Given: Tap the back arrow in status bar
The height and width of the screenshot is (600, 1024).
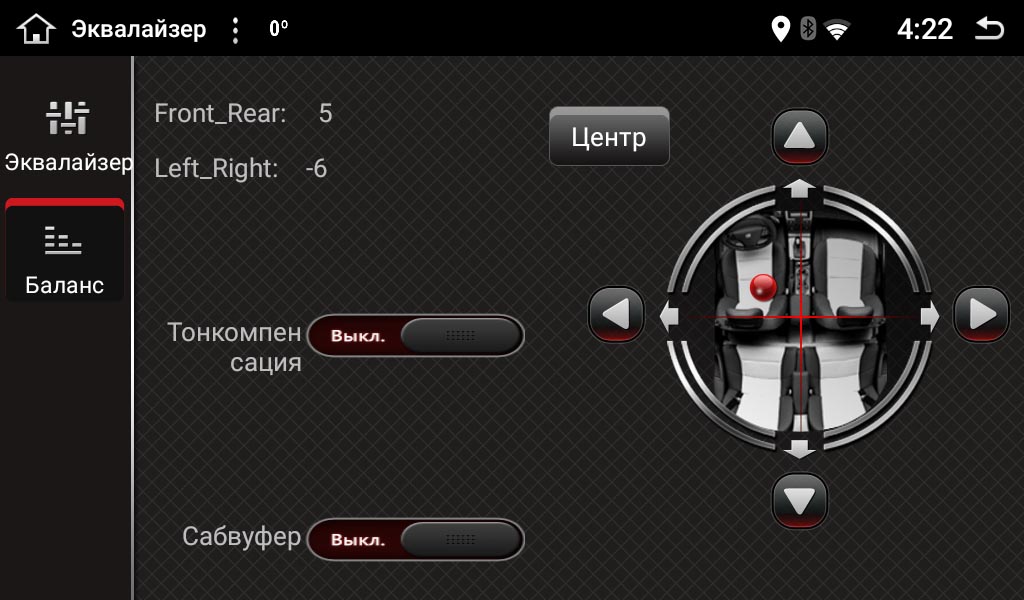Looking at the screenshot, I should click(989, 29).
